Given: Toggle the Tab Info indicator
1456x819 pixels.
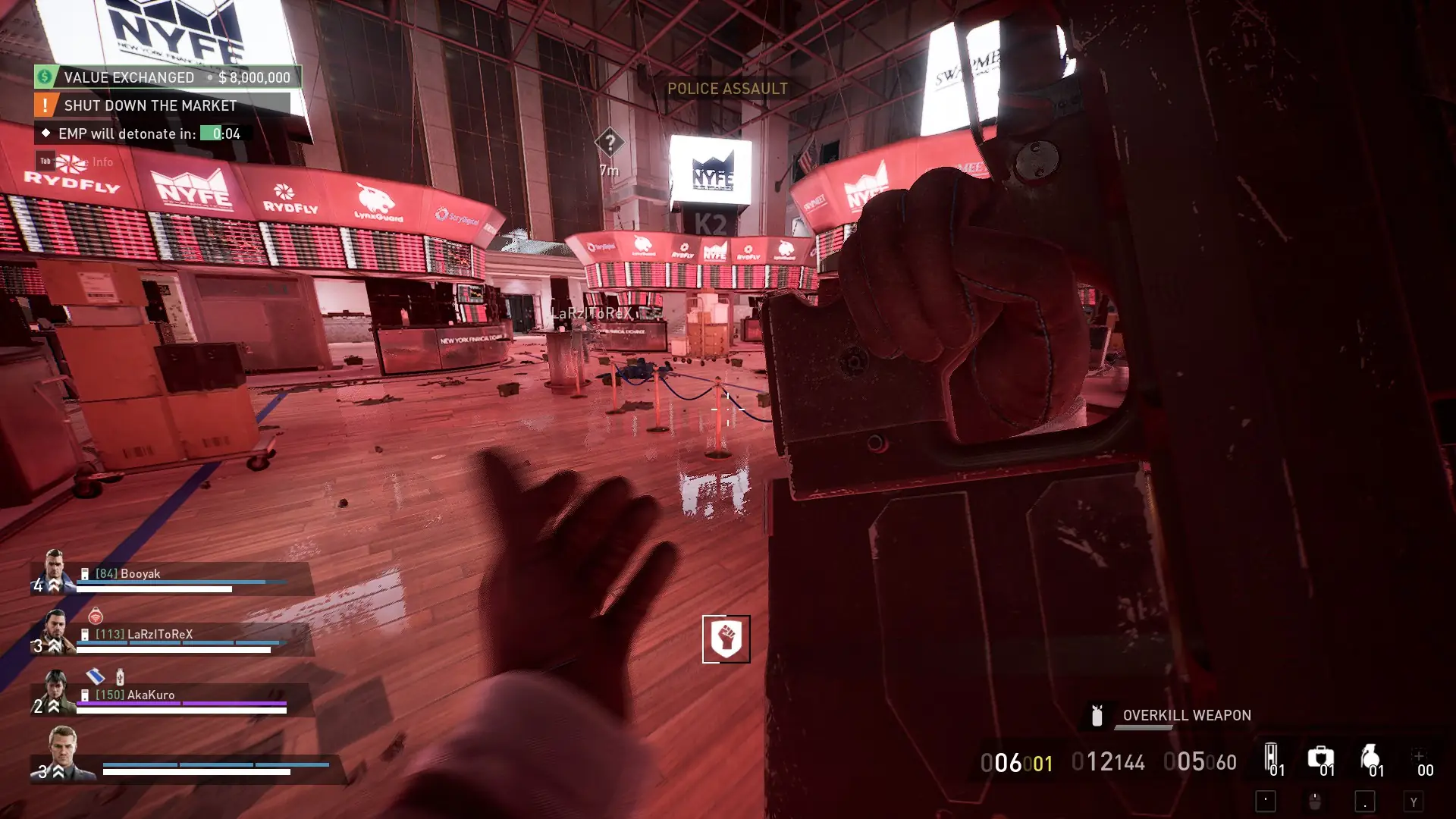Looking at the screenshot, I should 45,162.
